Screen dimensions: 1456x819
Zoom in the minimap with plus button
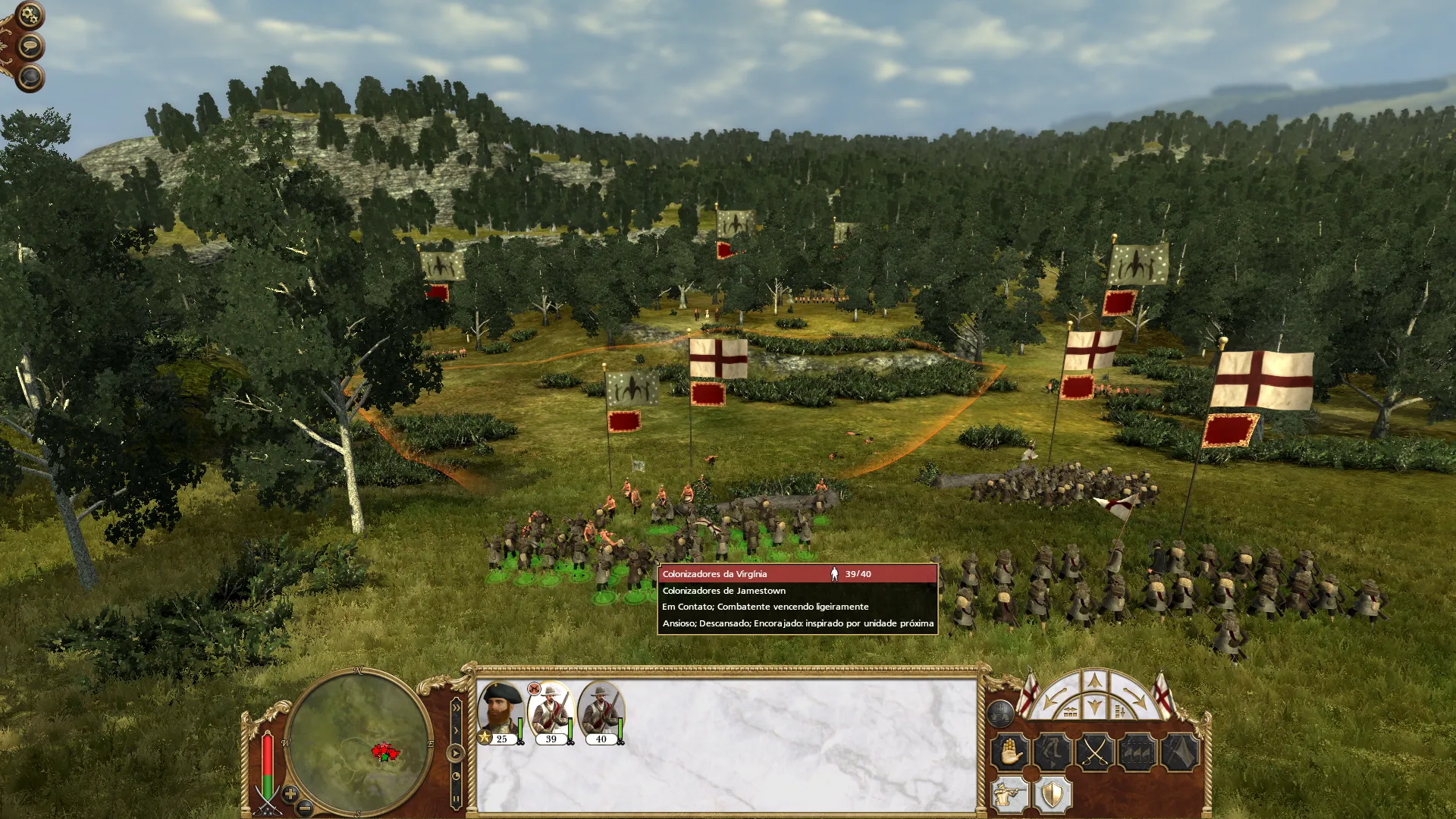290,794
